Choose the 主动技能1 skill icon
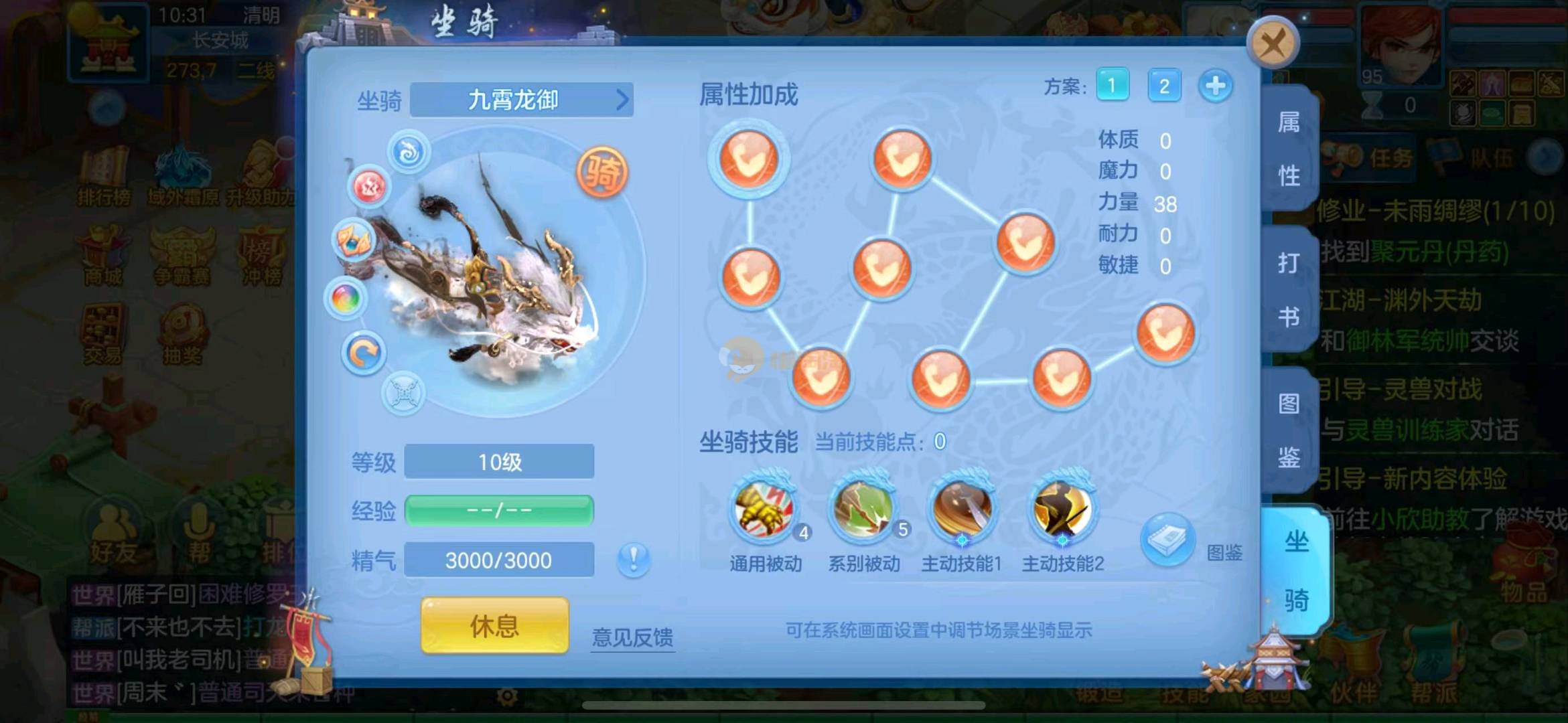The width and height of the screenshot is (1568, 723). 962,510
